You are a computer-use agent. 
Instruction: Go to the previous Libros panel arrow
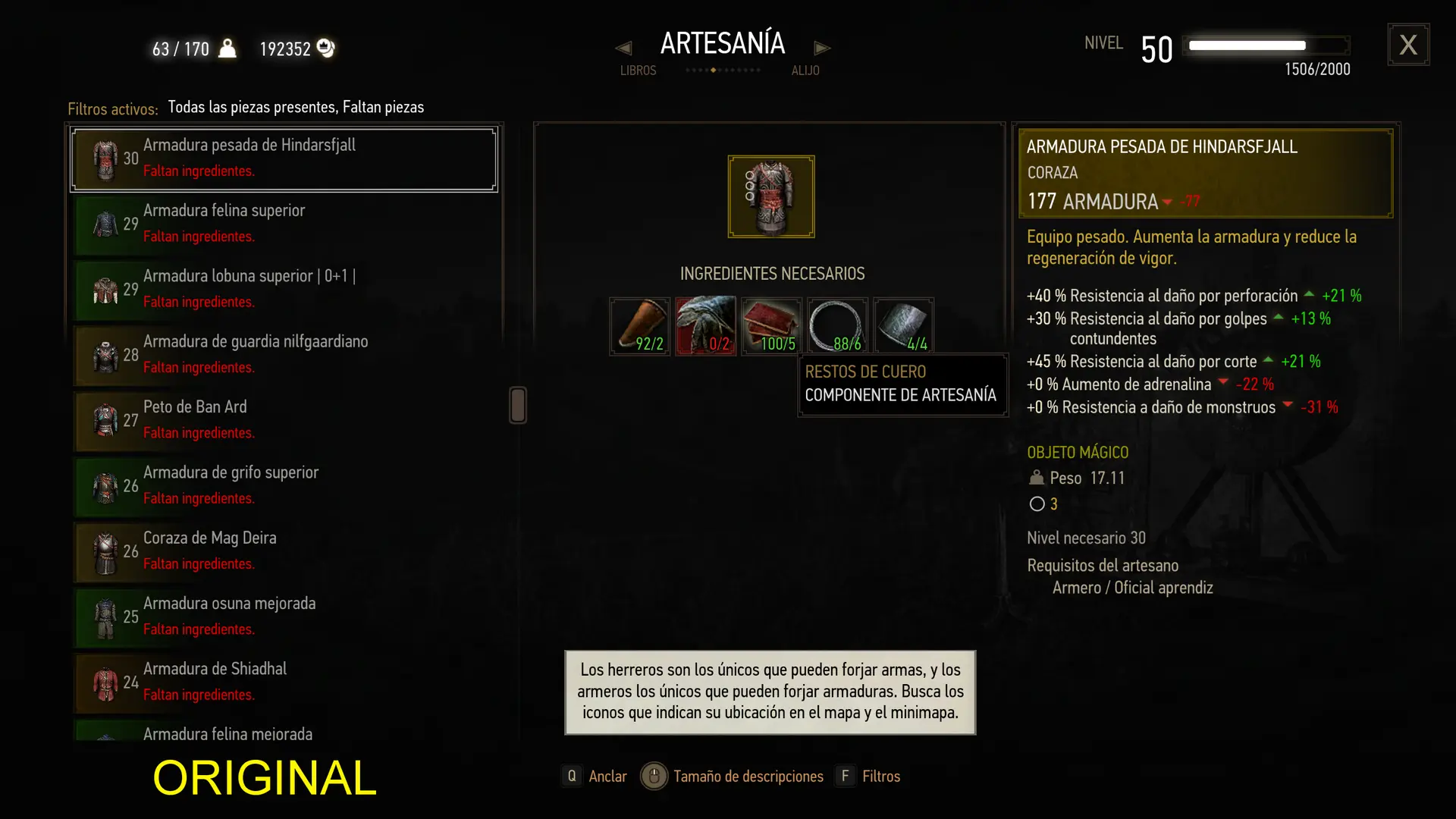[623, 49]
